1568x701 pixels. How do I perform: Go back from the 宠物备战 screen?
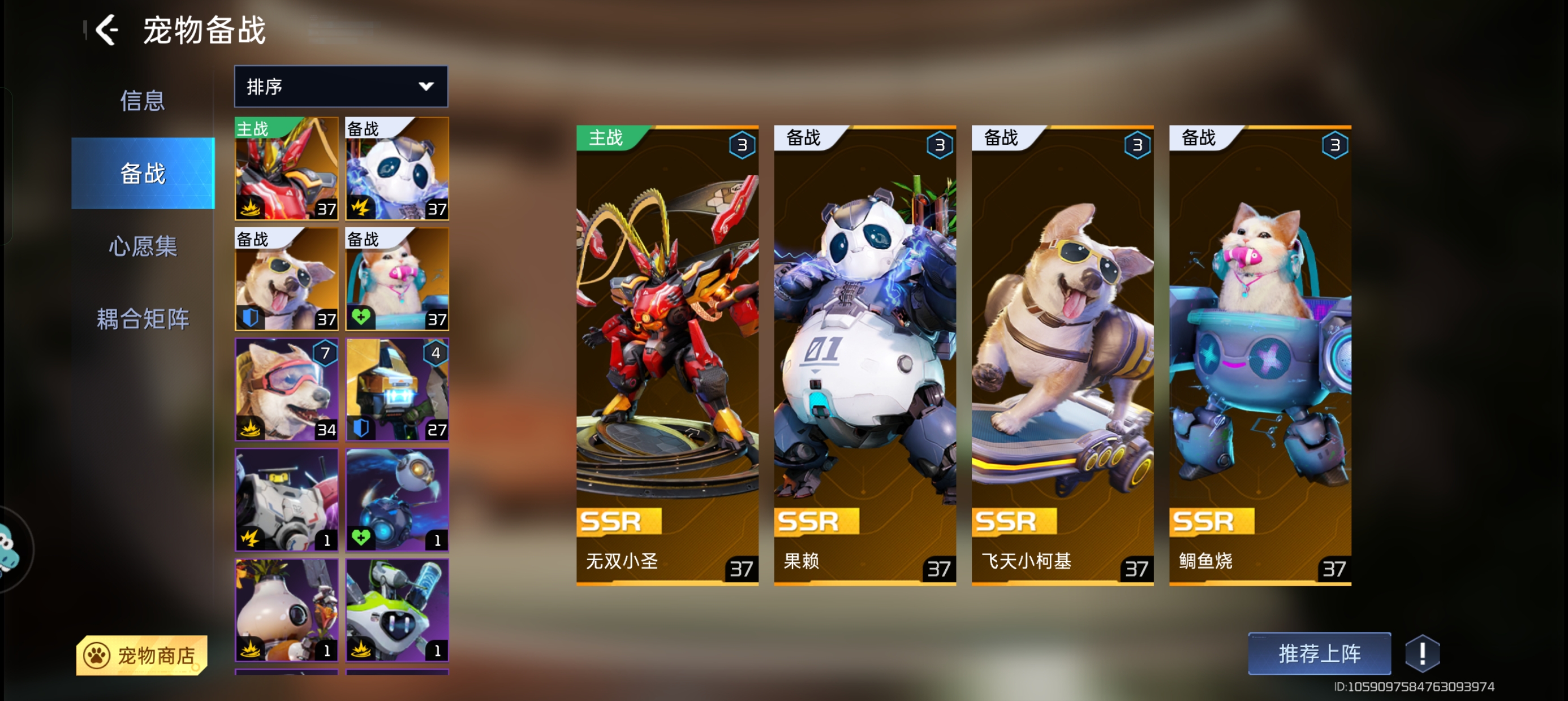point(107,30)
